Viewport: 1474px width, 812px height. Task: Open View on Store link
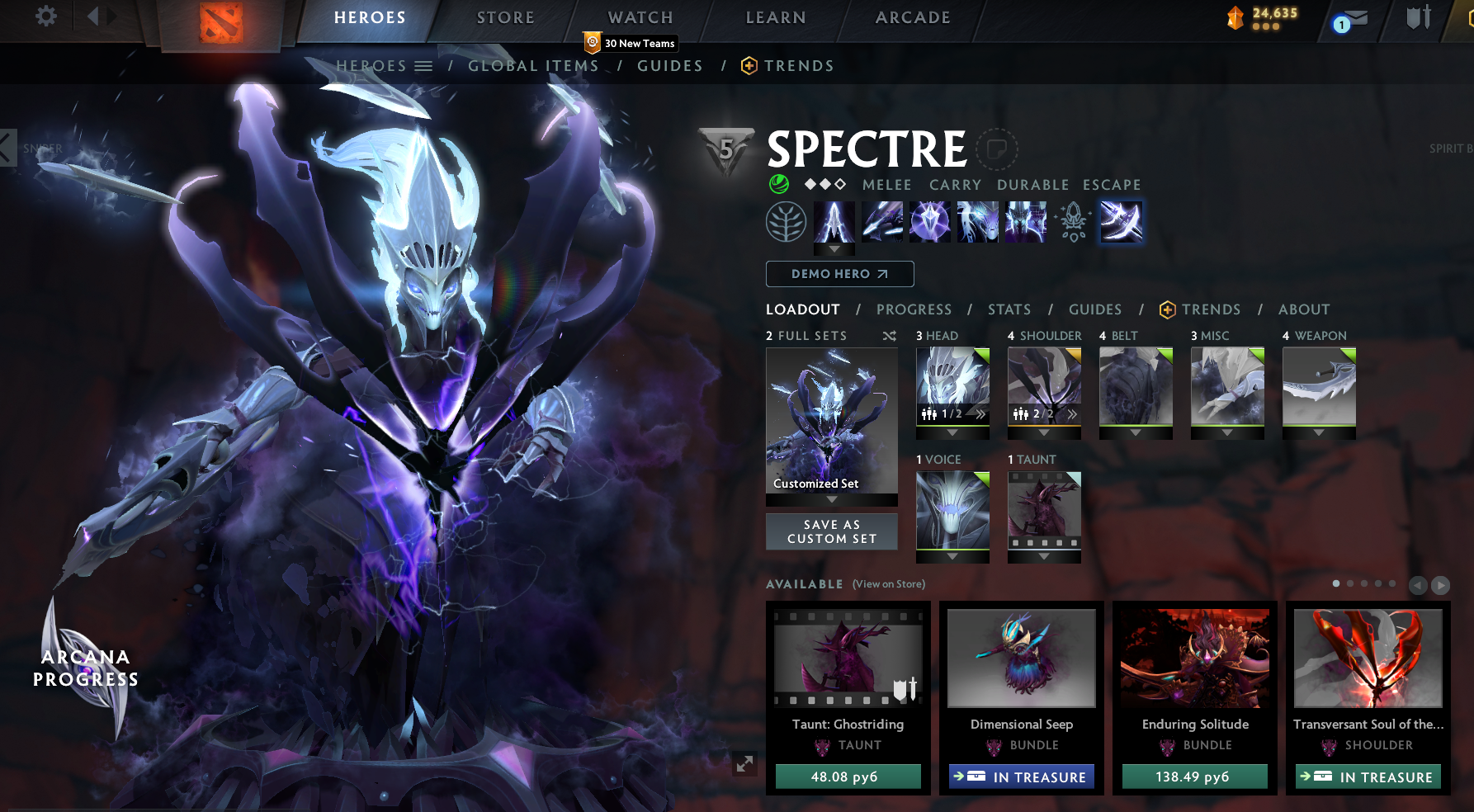pos(886,583)
